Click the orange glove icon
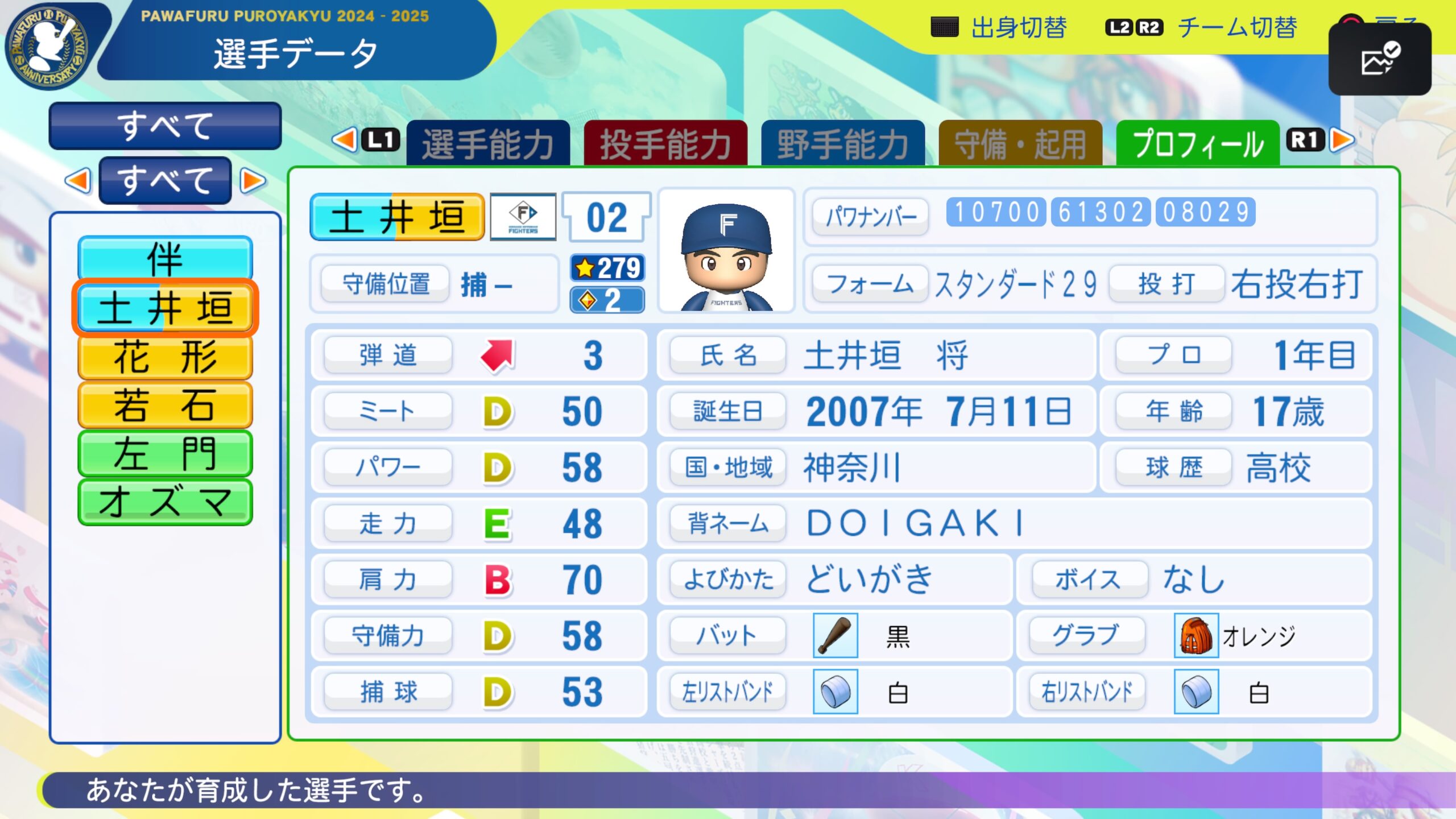Viewport: 1456px width, 819px height. pos(1196,635)
